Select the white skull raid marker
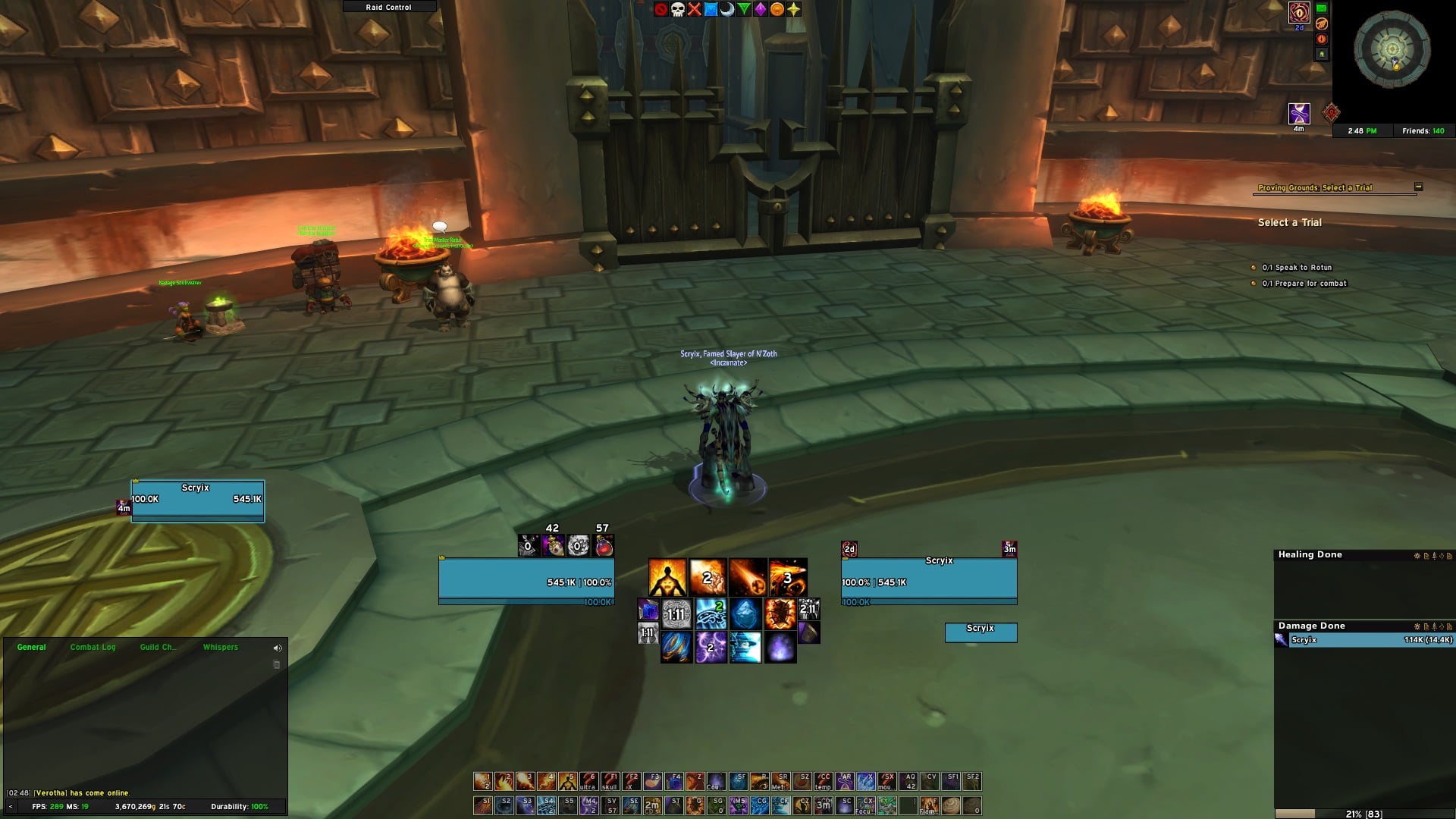Screen dimensions: 1456x819 coord(677,9)
